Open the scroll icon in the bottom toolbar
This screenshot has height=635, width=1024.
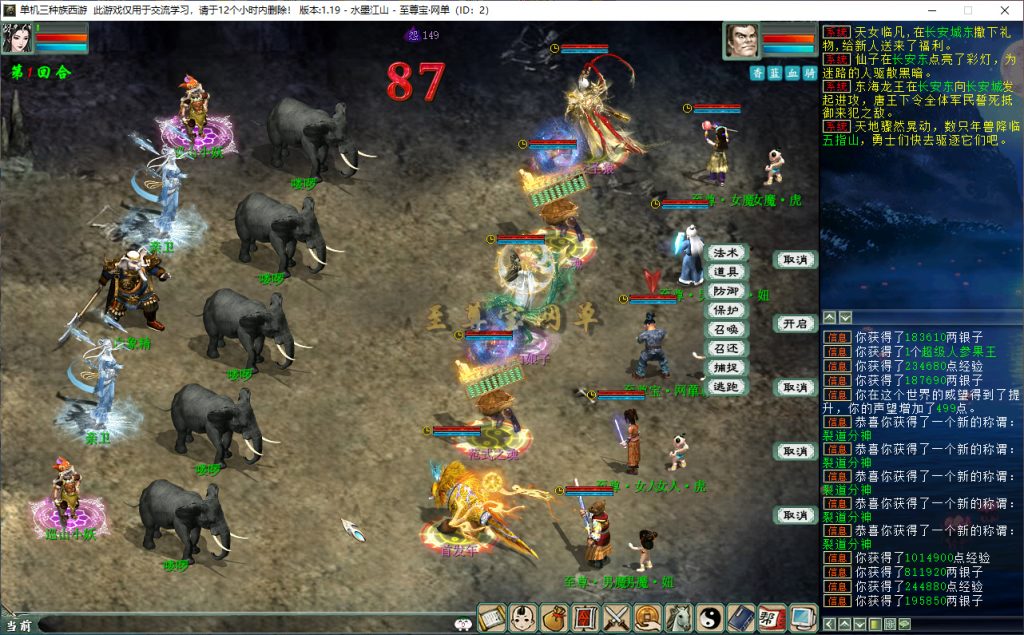[492, 618]
